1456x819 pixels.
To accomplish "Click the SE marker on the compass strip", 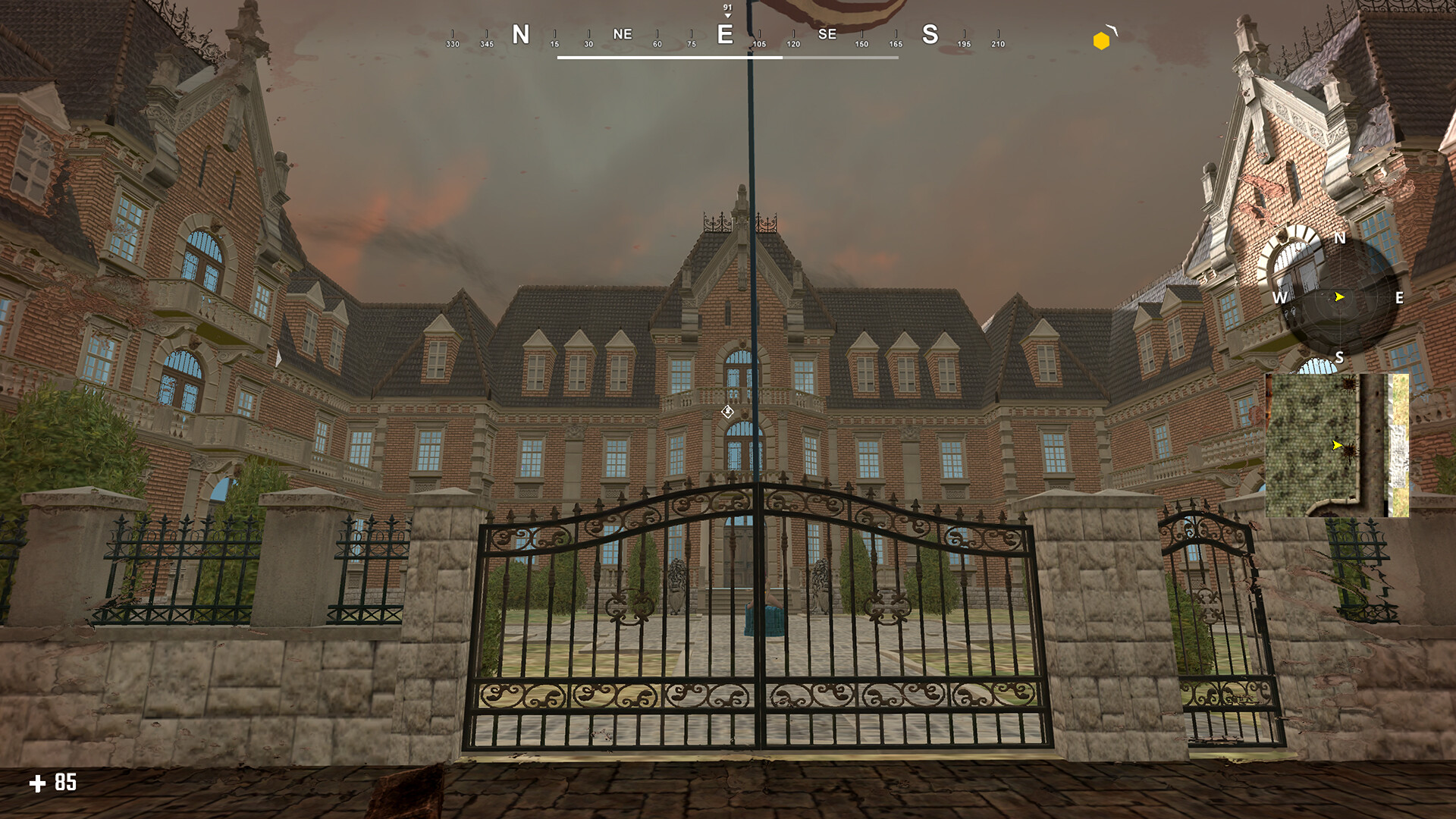I will [x=827, y=34].
